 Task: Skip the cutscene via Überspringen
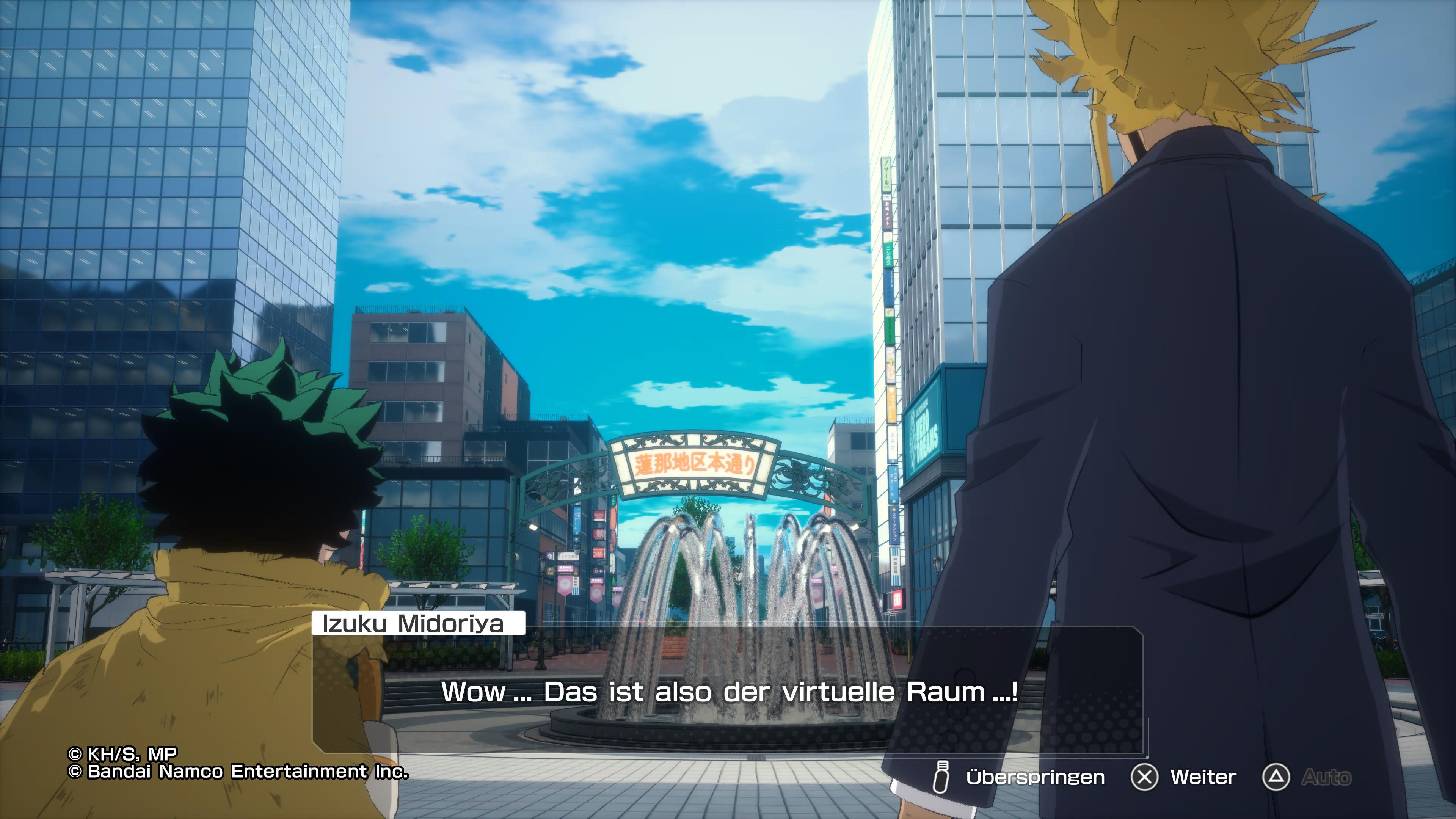point(1034,777)
